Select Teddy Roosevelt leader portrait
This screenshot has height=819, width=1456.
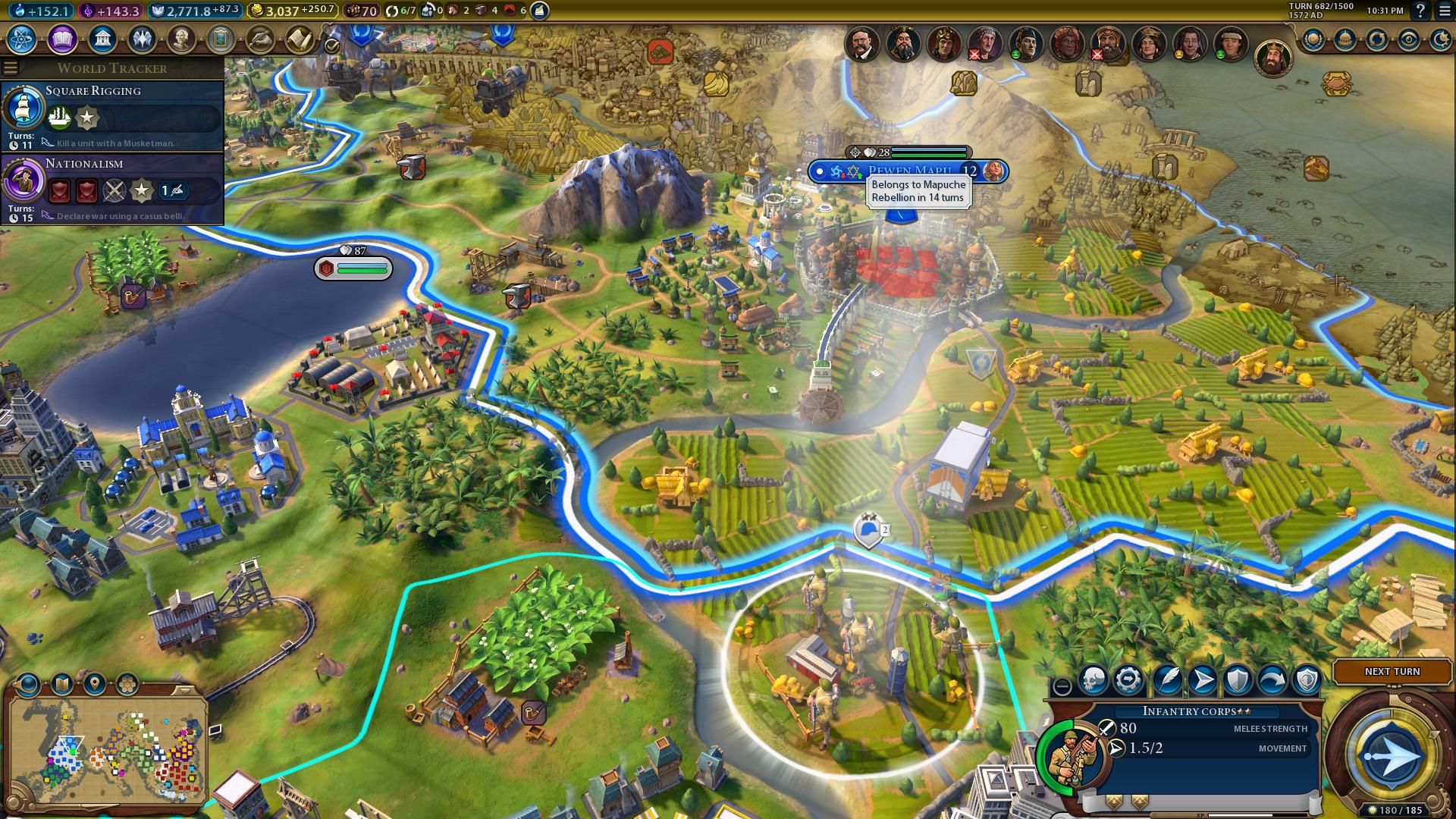[x=861, y=44]
